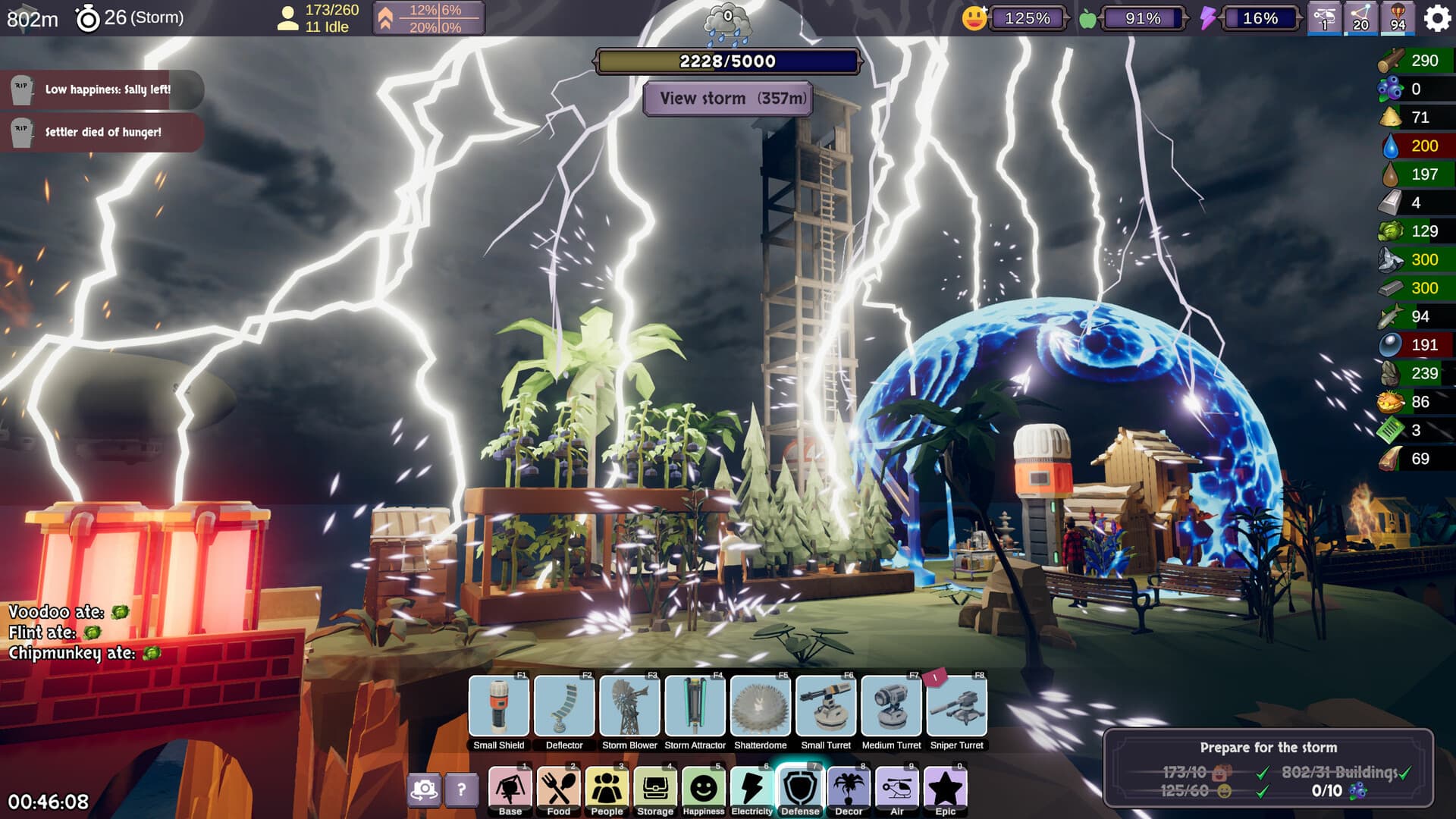This screenshot has height=819, width=1456.
Task: Select the Sniper Turret
Action: pos(957,707)
